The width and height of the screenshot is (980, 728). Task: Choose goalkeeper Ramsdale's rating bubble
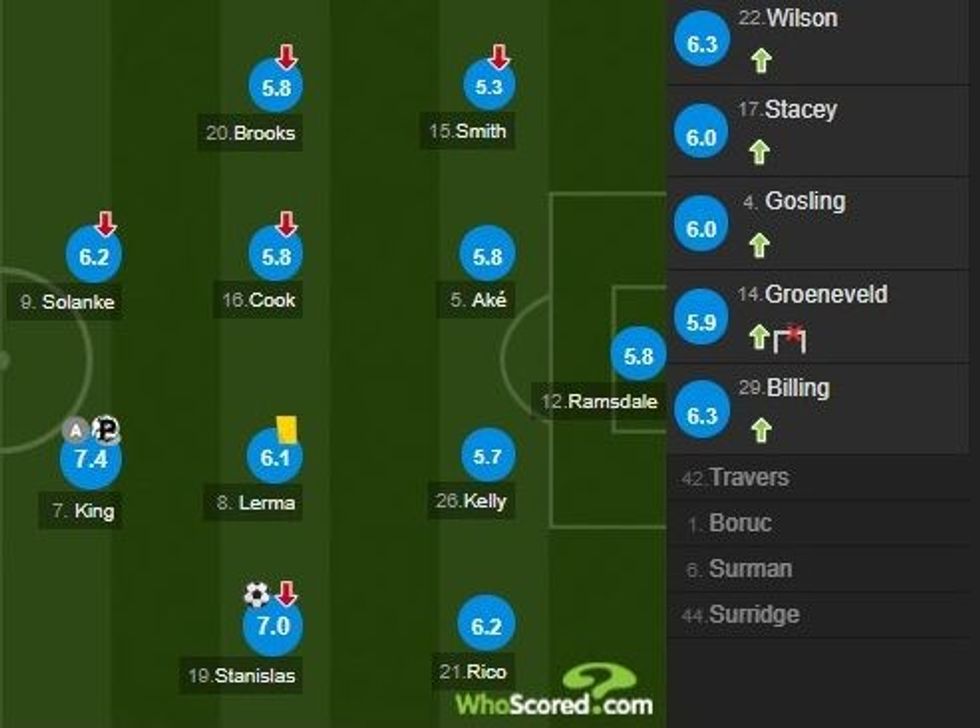click(x=638, y=356)
